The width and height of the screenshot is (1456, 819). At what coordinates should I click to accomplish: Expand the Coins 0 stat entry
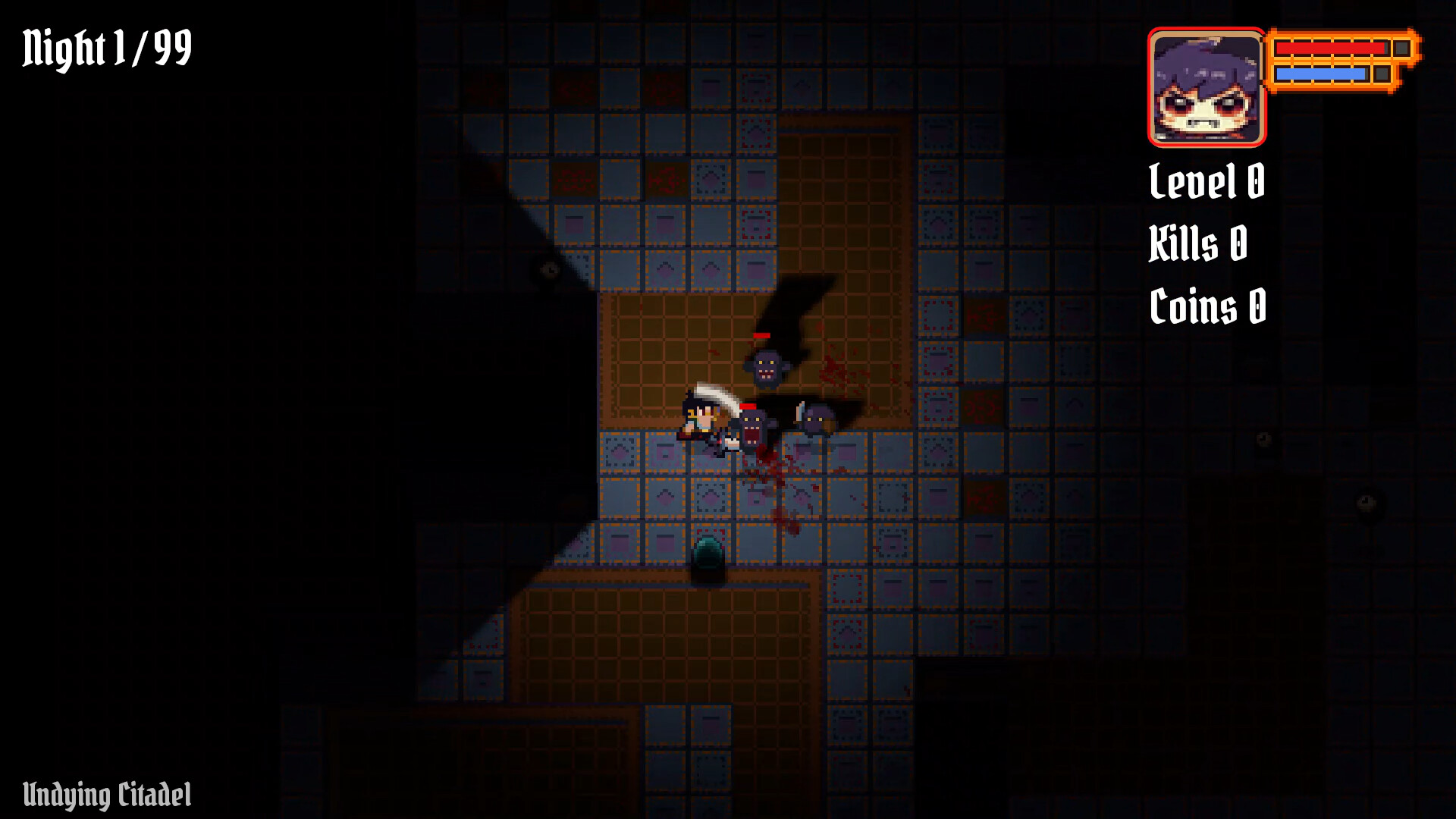click(1207, 306)
